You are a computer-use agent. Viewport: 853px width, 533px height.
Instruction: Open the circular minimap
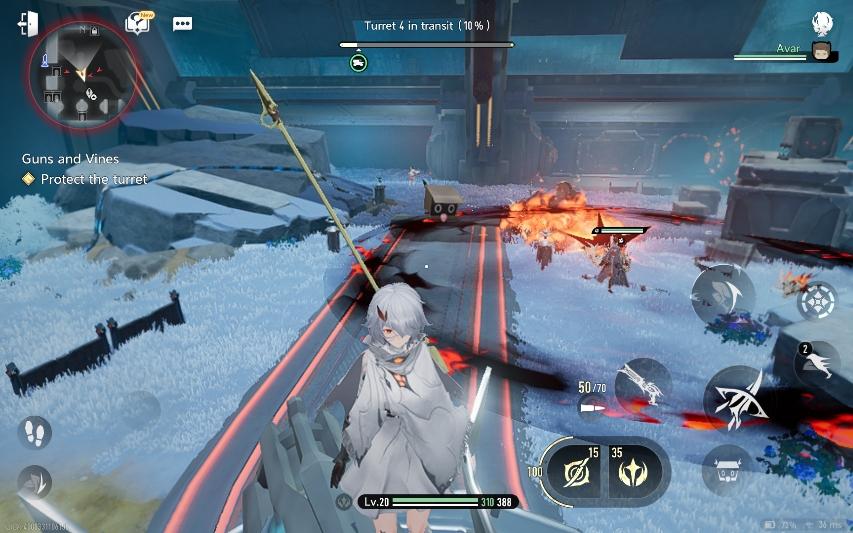click(80, 75)
